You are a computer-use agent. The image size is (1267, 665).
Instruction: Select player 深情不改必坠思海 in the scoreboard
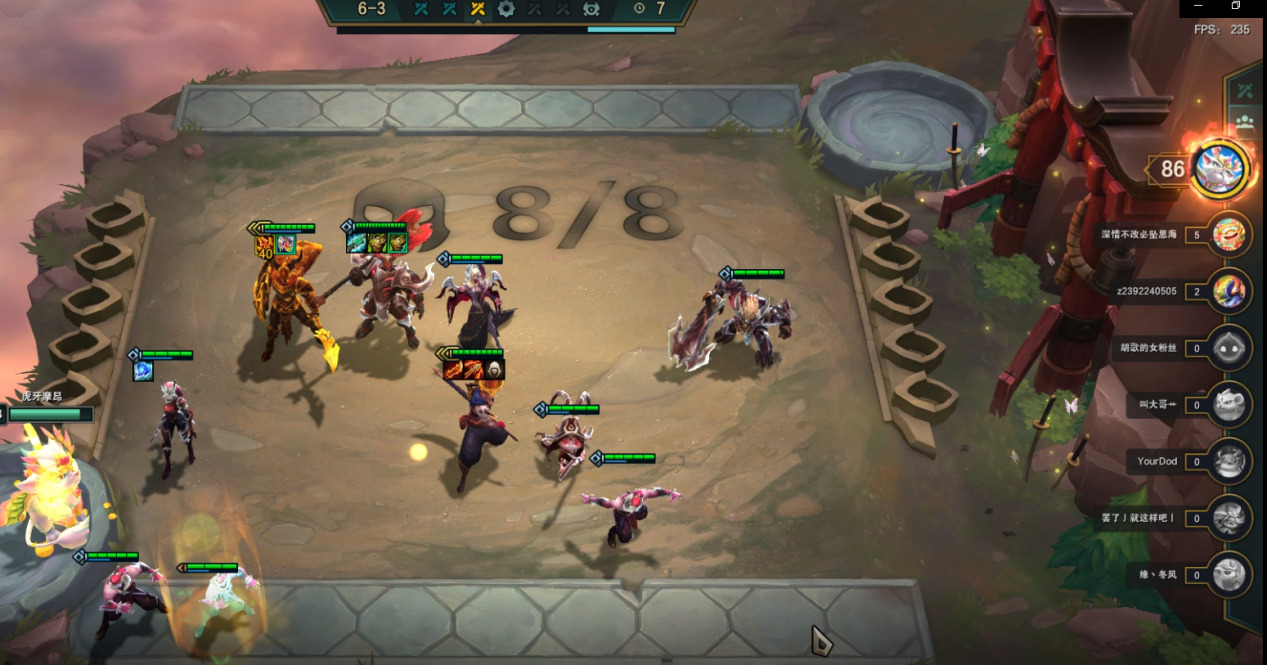[1229, 235]
